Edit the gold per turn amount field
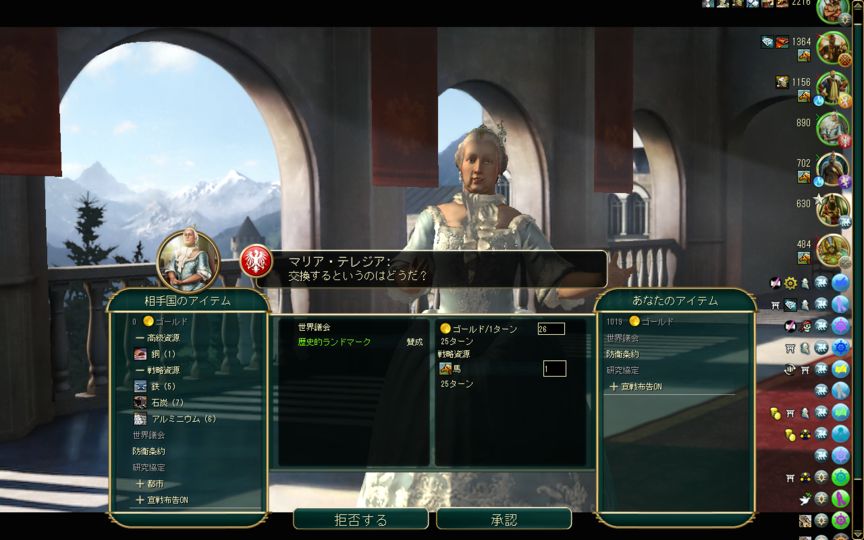Viewport: 864px width, 540px height. click(550, 328)
